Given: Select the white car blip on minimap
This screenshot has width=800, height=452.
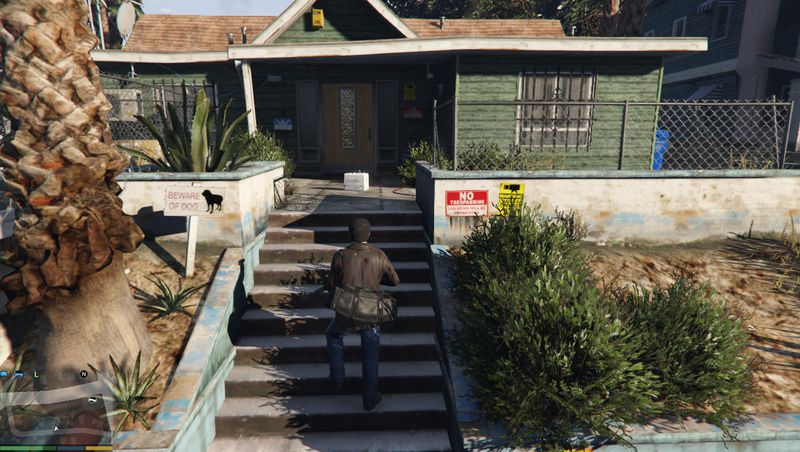Looking at the screenshot, I should (x=93, y=401).
